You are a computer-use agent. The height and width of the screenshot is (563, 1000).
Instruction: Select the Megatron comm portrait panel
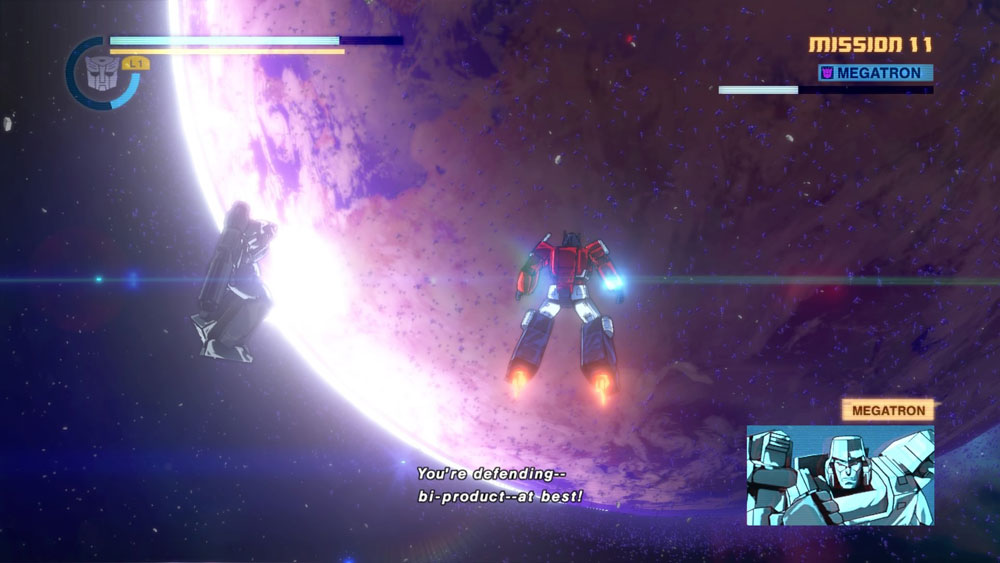click(x=839, y=475)
